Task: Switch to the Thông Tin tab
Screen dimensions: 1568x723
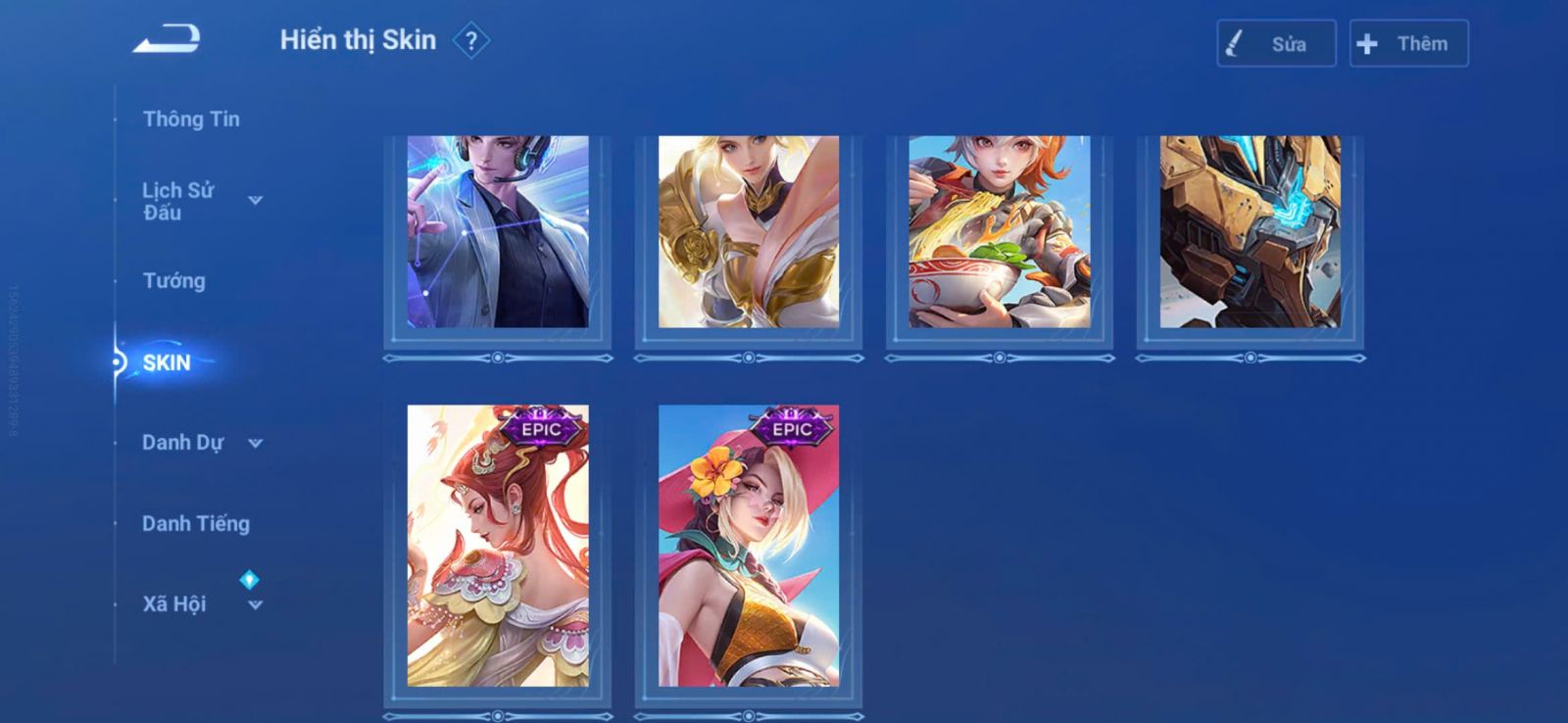Action: (191, 120)
